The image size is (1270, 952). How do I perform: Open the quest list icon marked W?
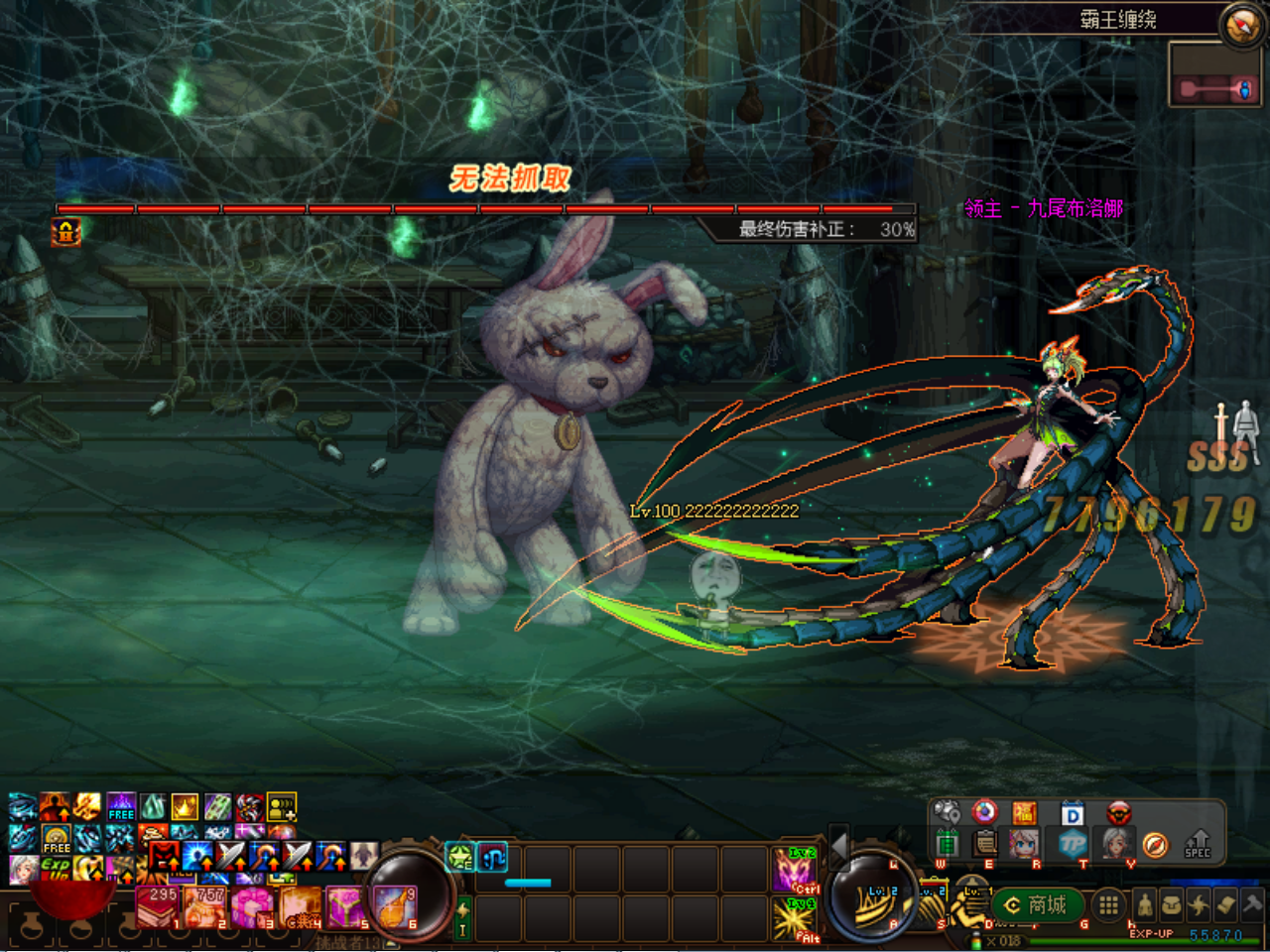[x=947, y=845]
